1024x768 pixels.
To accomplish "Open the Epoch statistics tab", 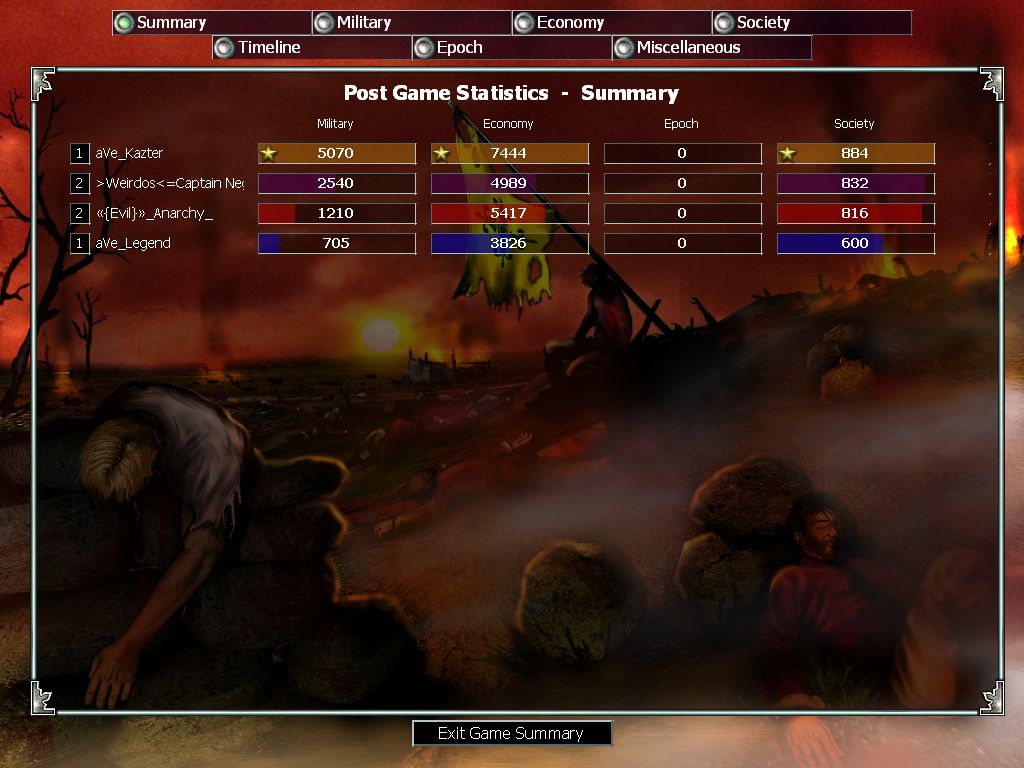I will (511, 47).
